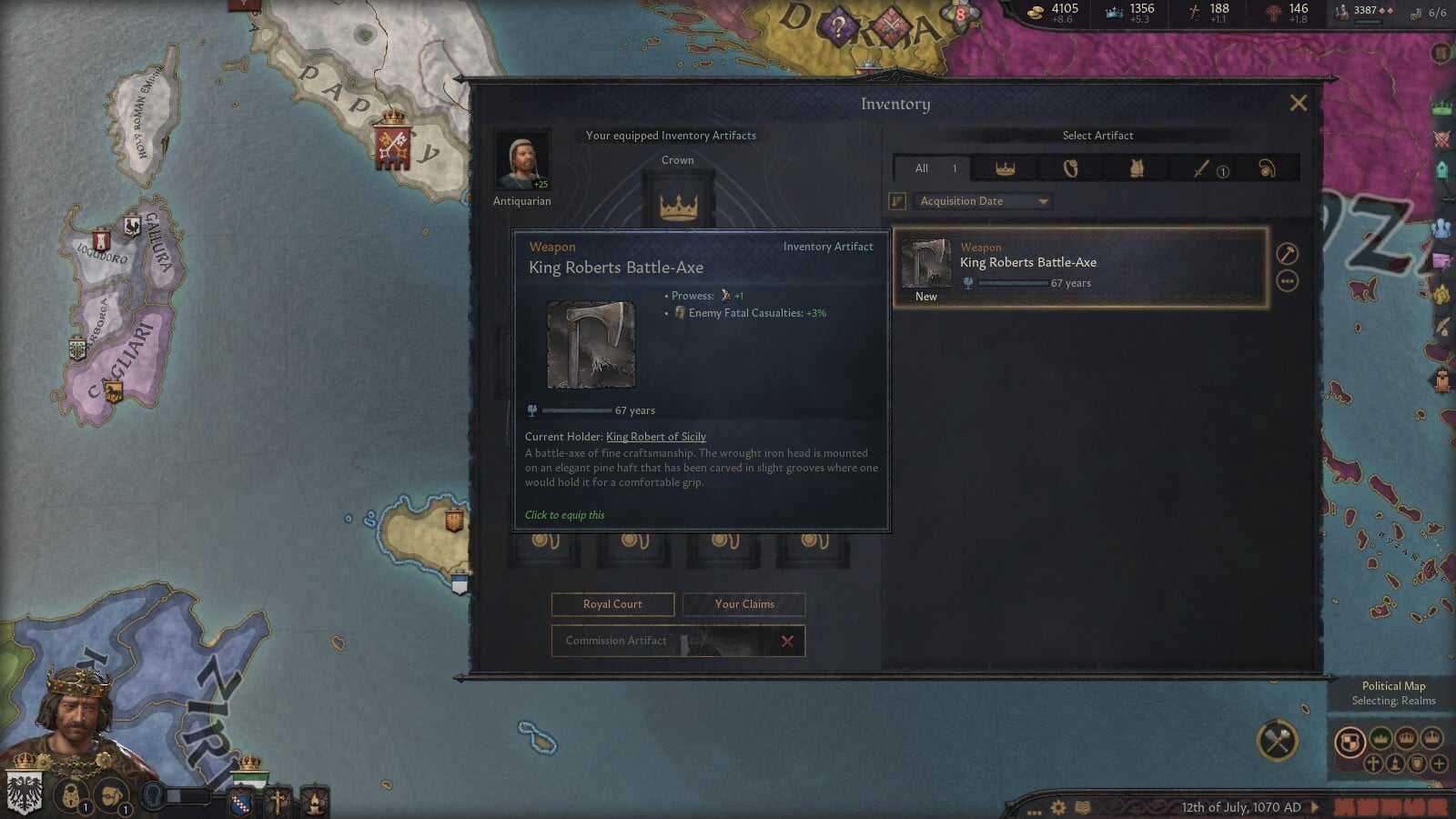Open more options for the Battle-Axe
This screenshot has width=1456, height=819.
tap(1287, 282)
